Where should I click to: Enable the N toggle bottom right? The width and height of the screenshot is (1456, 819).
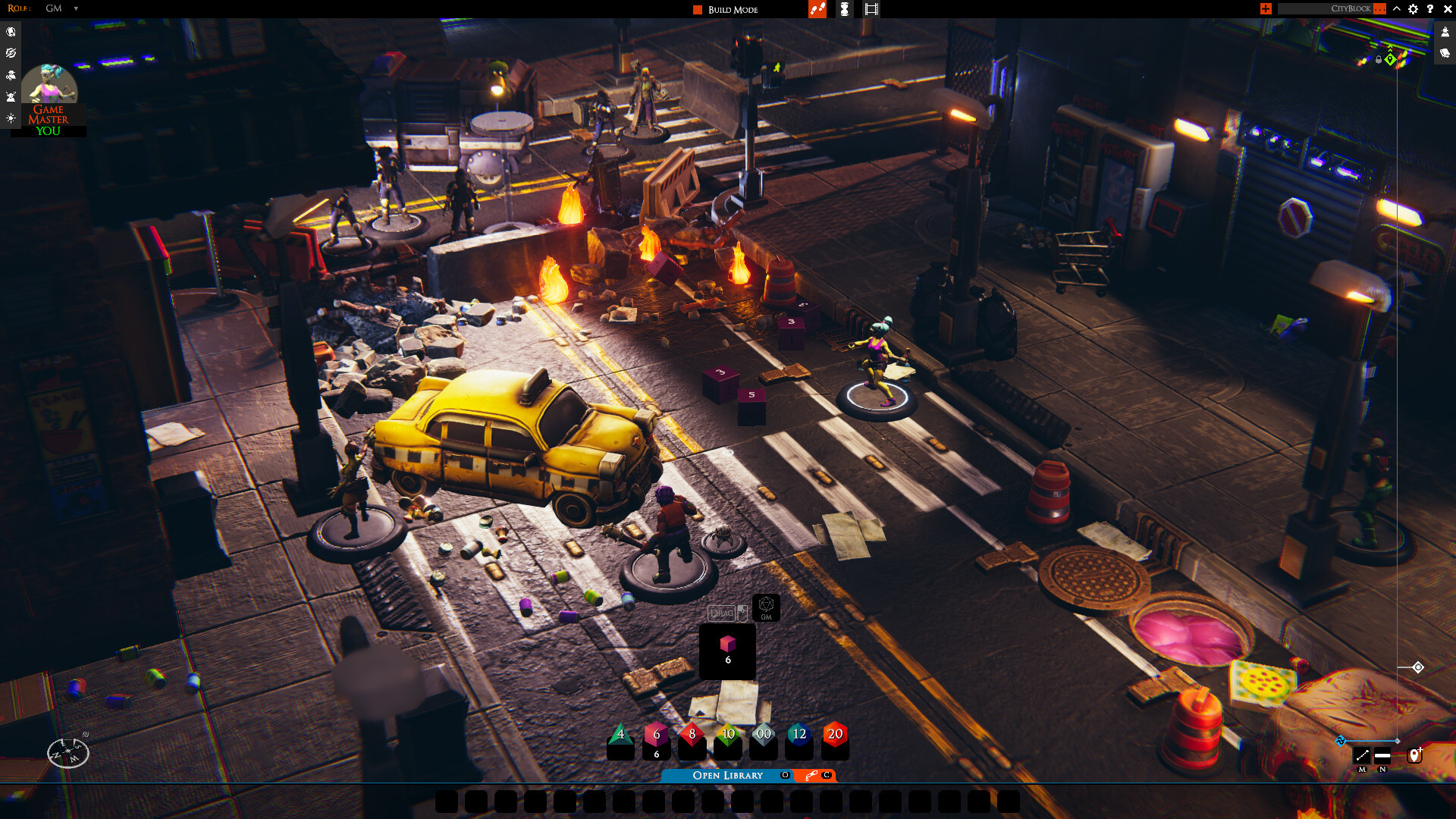point(1383,755)
